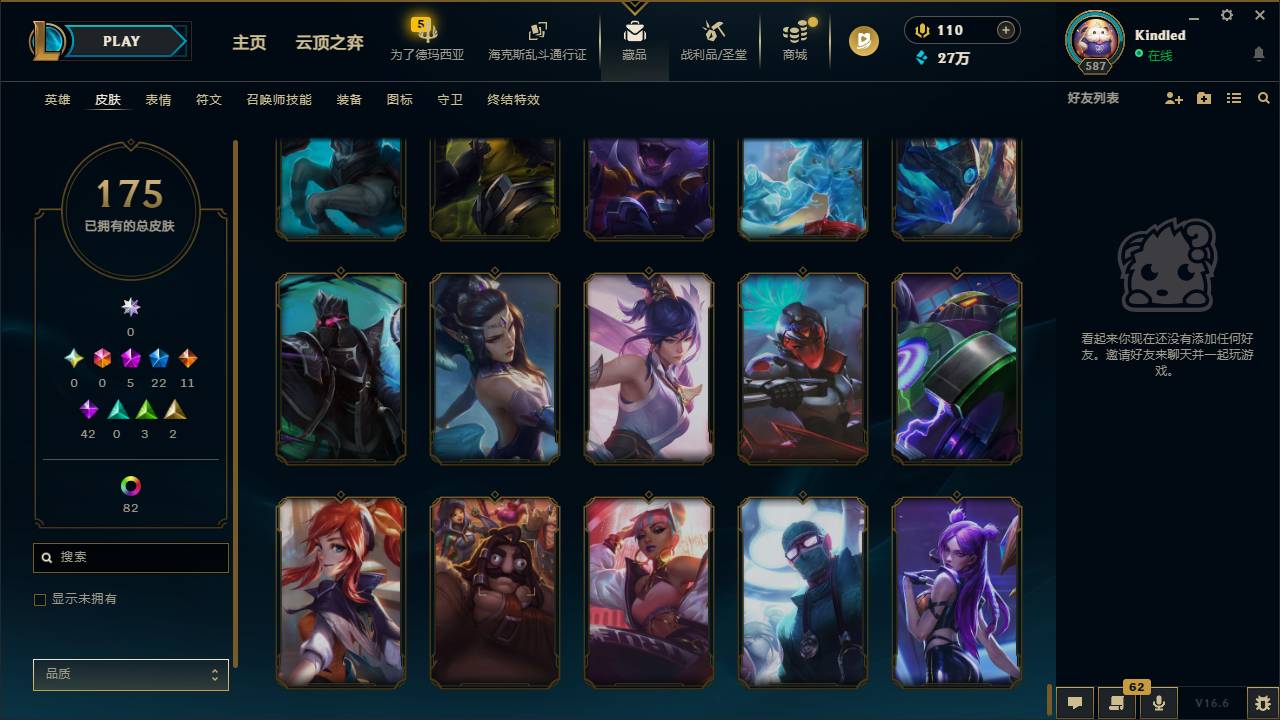Enable the 显示未拥有 checkbox
The image size is (1280, 720).
tap(40, 599)
